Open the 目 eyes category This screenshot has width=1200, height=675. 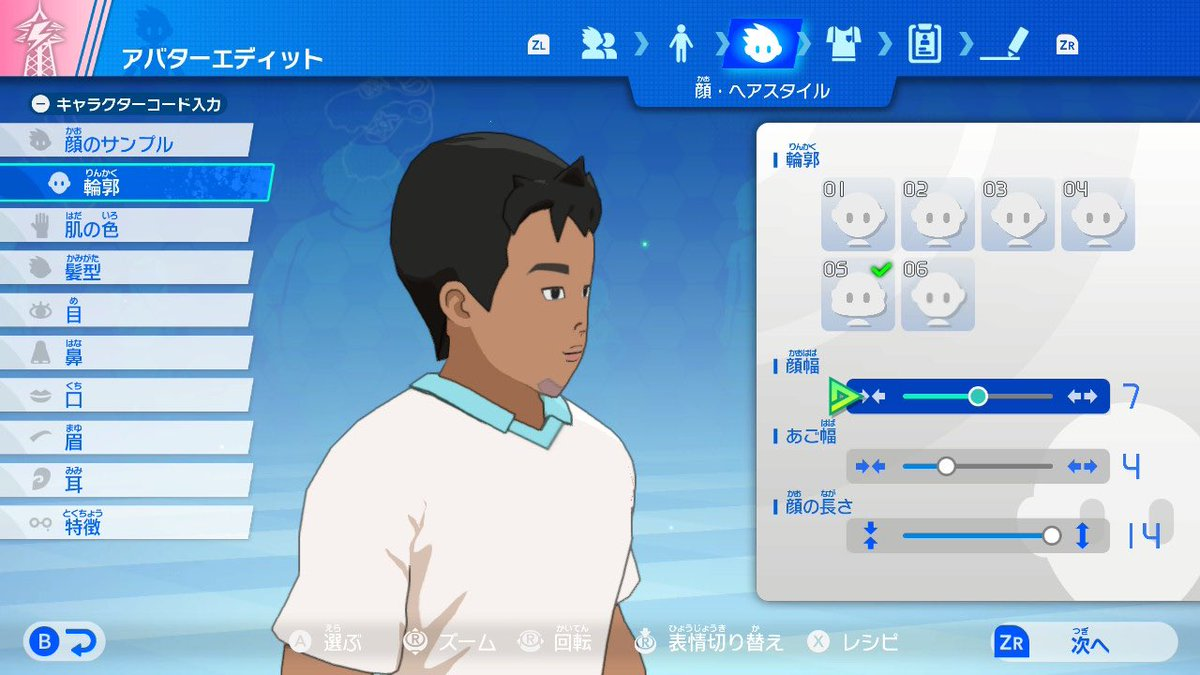(125, 310)
